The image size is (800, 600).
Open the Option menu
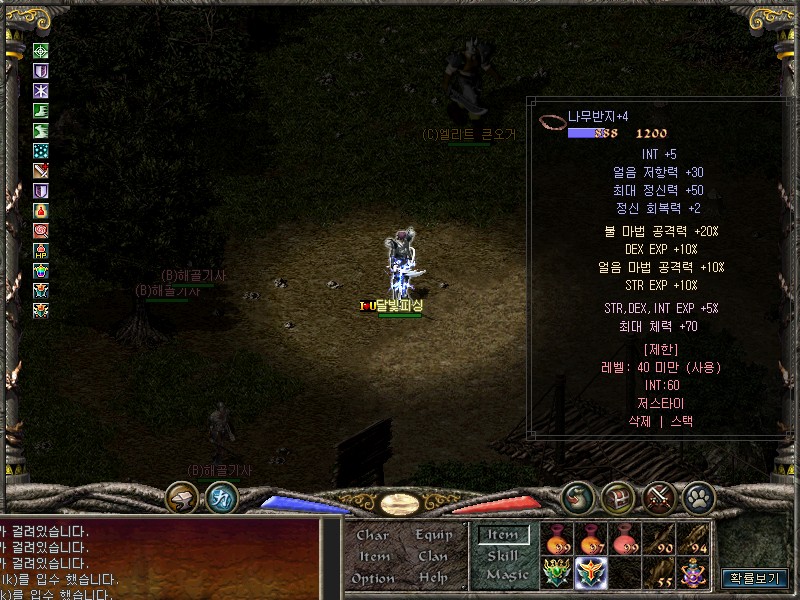pyautogui.click(x=373, y=578)
